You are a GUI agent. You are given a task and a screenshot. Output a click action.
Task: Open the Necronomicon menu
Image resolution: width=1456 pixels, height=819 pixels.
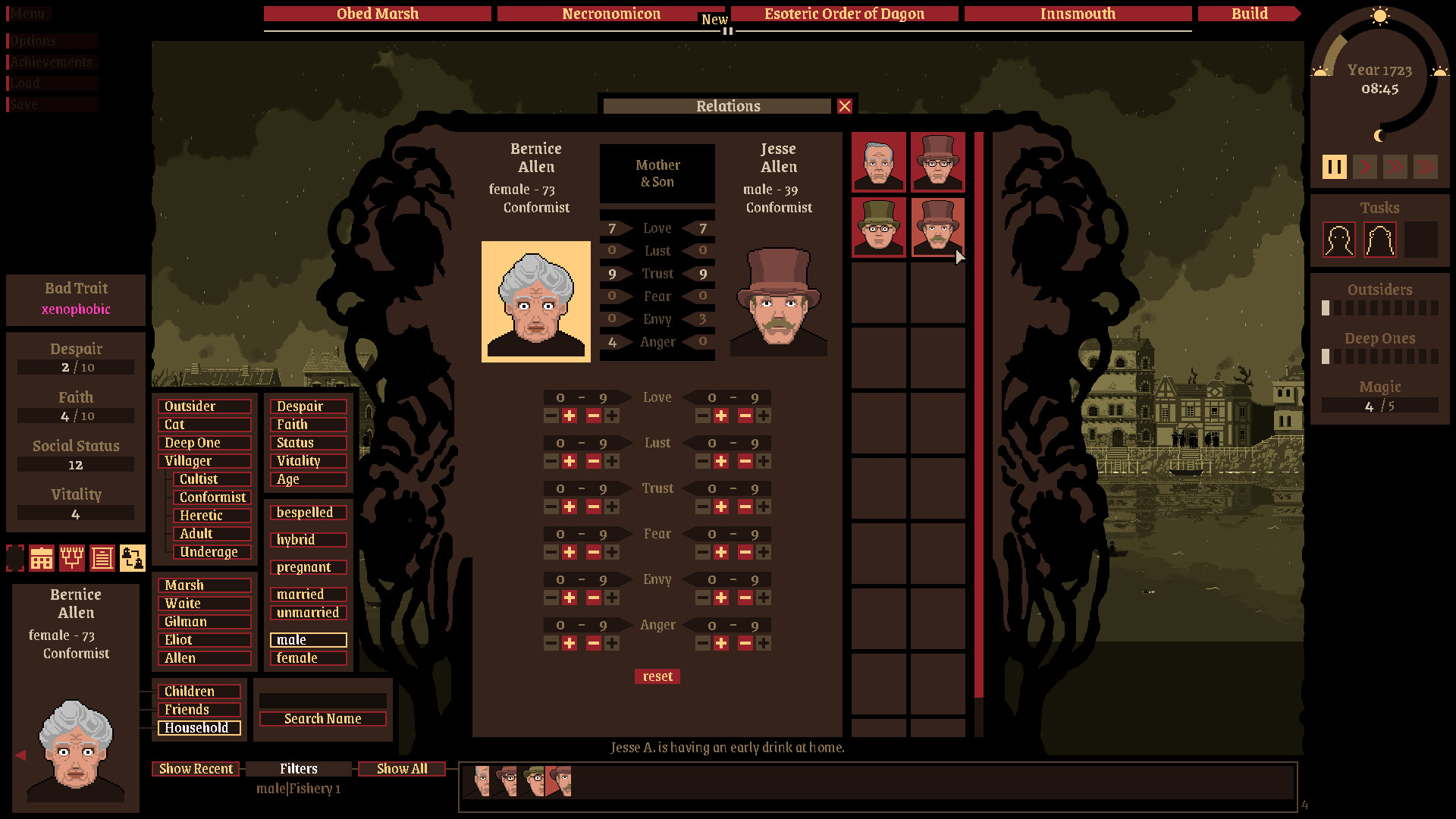coord(610,14)
